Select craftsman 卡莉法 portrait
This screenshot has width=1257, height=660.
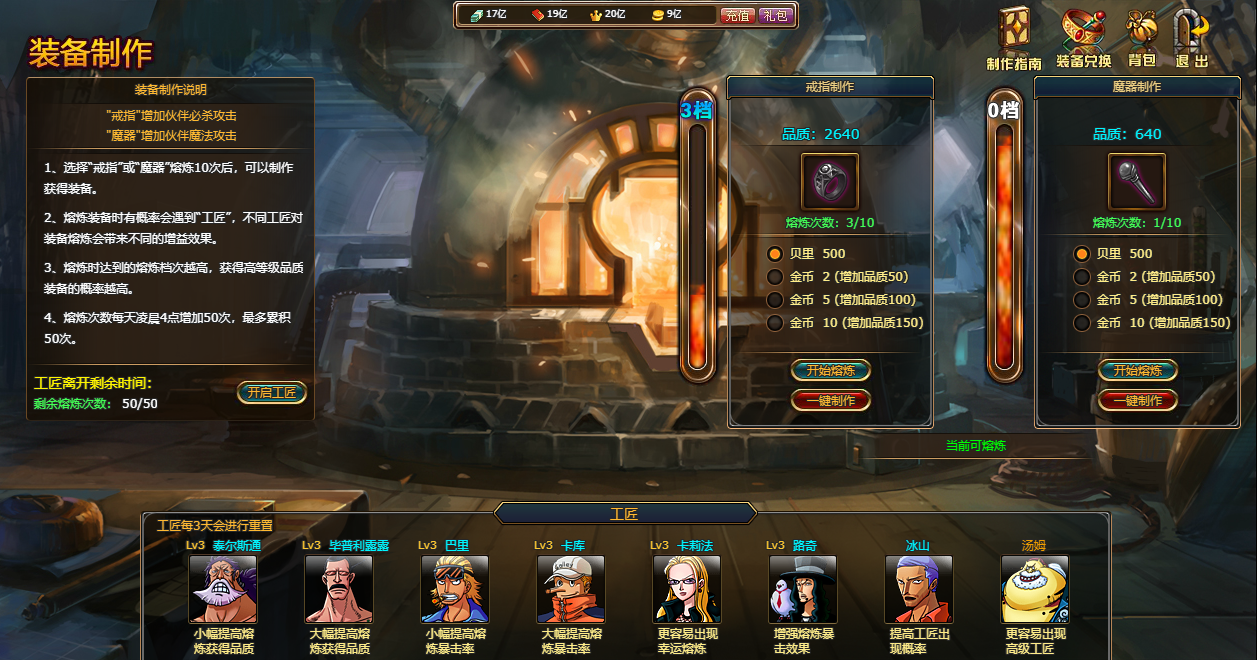coord(687,590)
